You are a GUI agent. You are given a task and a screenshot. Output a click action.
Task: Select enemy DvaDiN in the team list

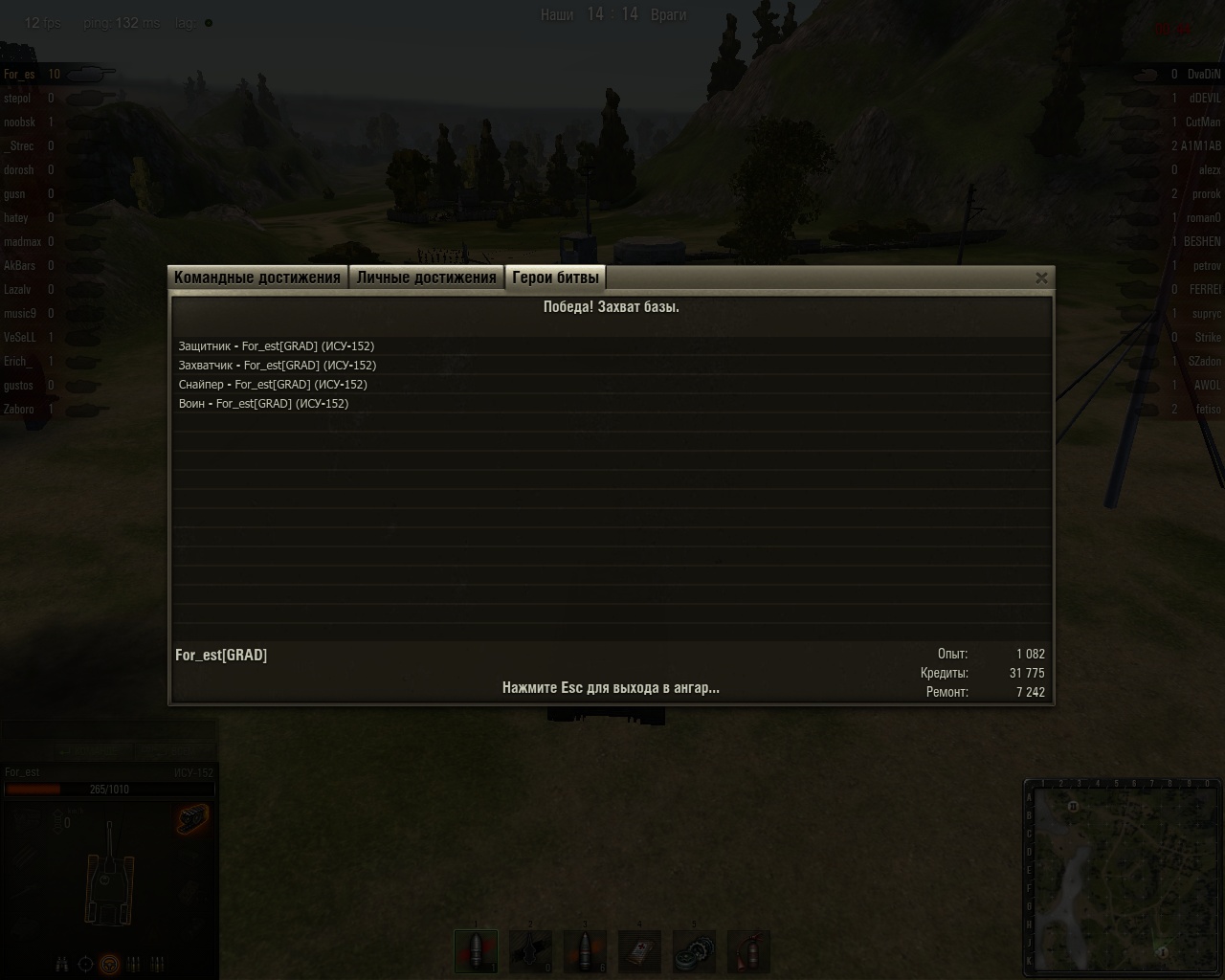pos(1203,75)
